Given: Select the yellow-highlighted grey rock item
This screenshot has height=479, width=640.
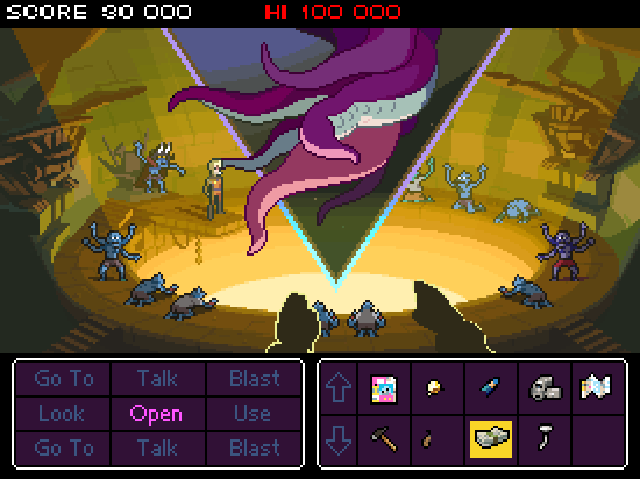Looking at the screenshot, I should 491,439.
